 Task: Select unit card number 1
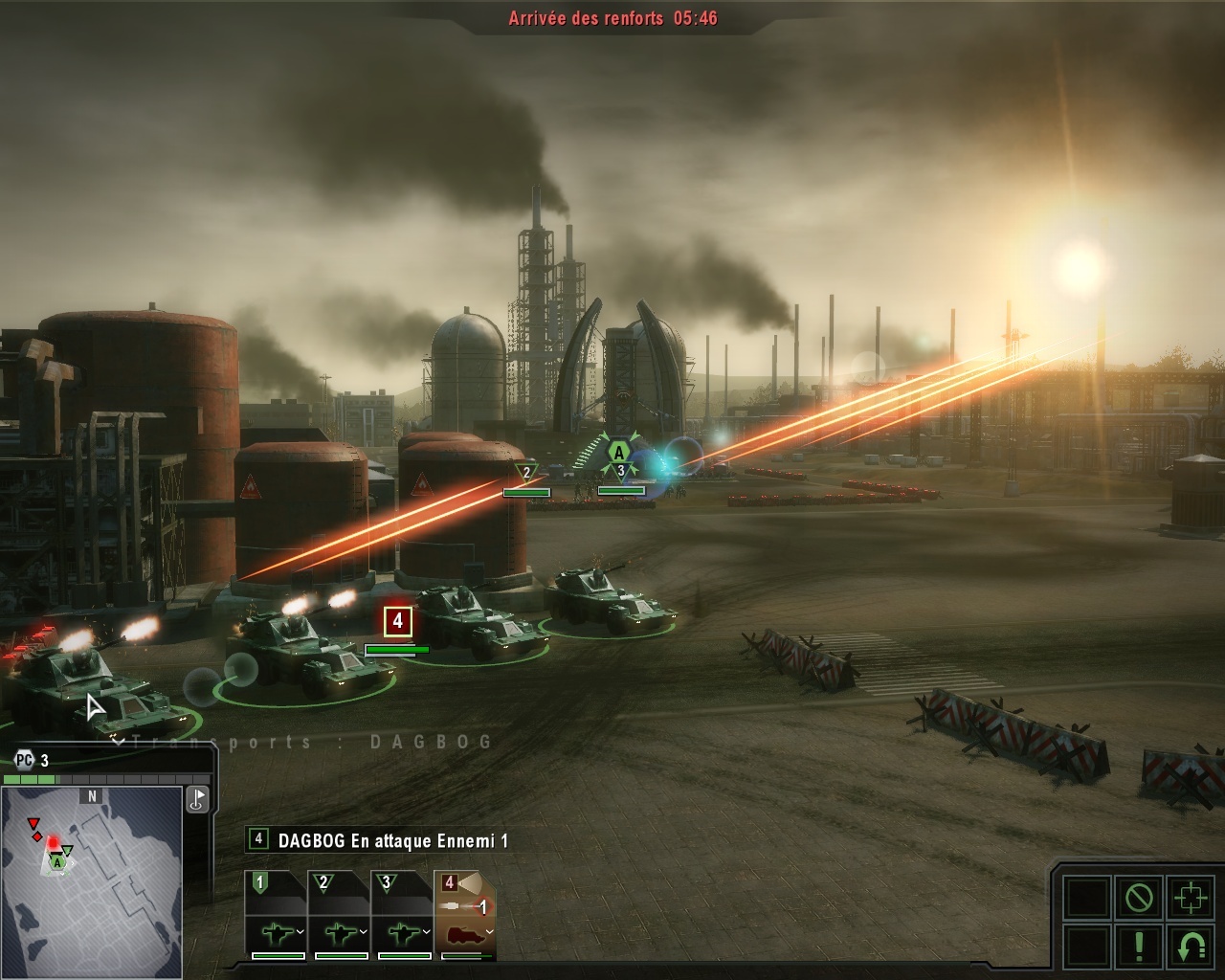point(277,914)
